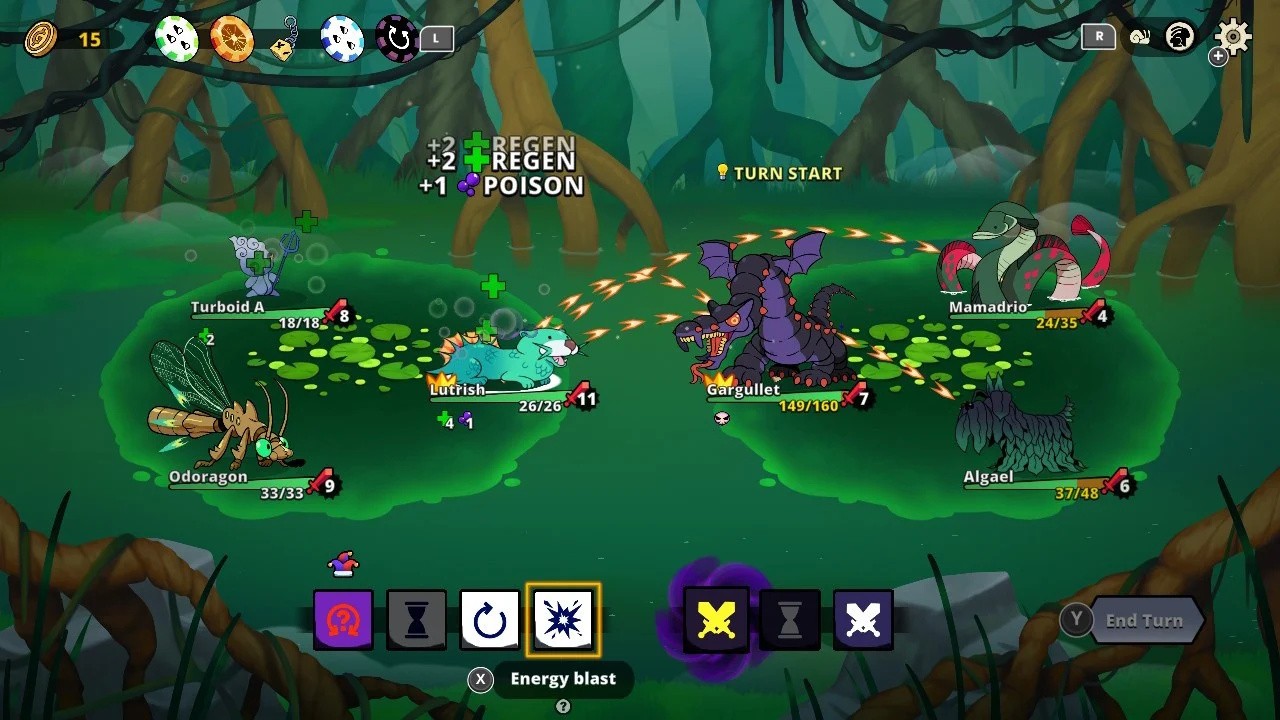
Task: Select the gray hourglass wait tile
Action: [x=417, y=620]
